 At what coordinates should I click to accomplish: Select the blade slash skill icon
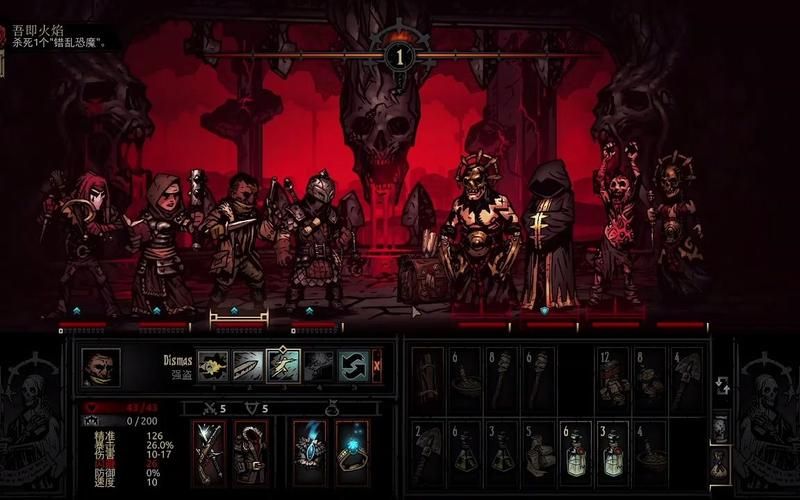(x=247, y=366)
